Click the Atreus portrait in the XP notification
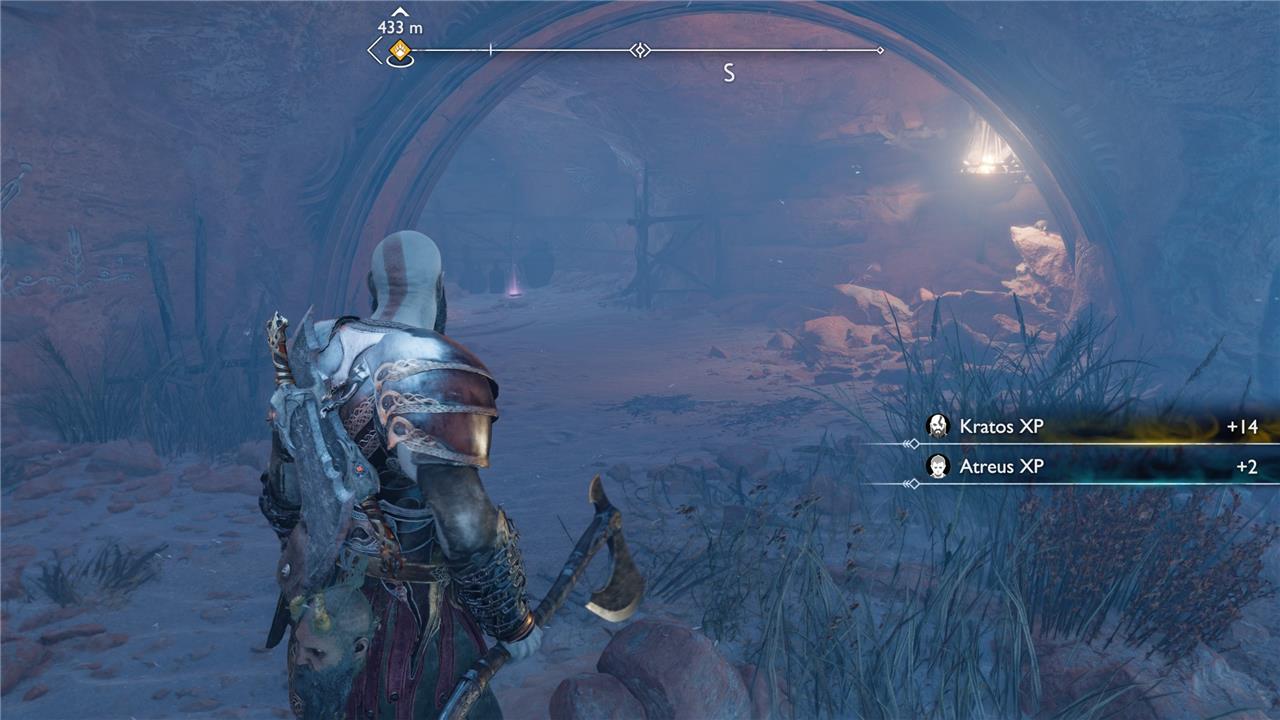Viewport: 1280px width, 720px height. tap(938, 467)
